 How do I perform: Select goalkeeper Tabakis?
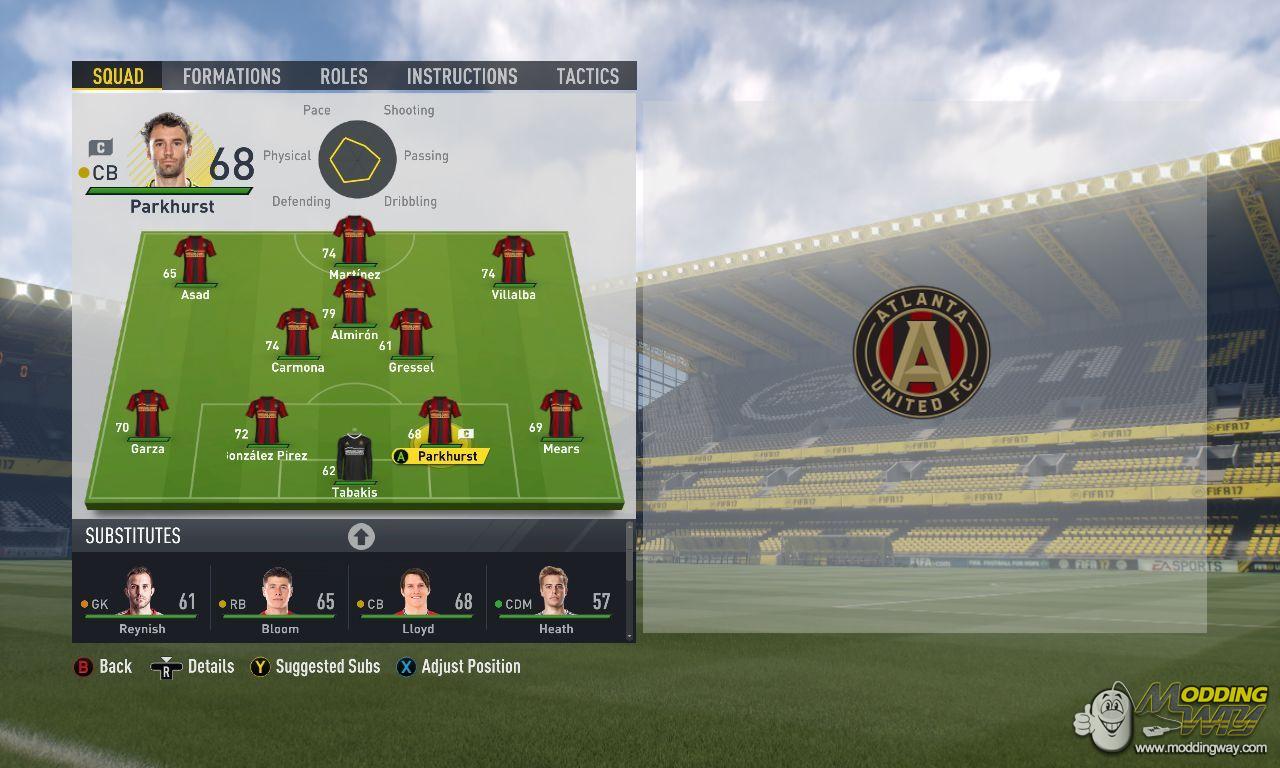coord(354,459)
